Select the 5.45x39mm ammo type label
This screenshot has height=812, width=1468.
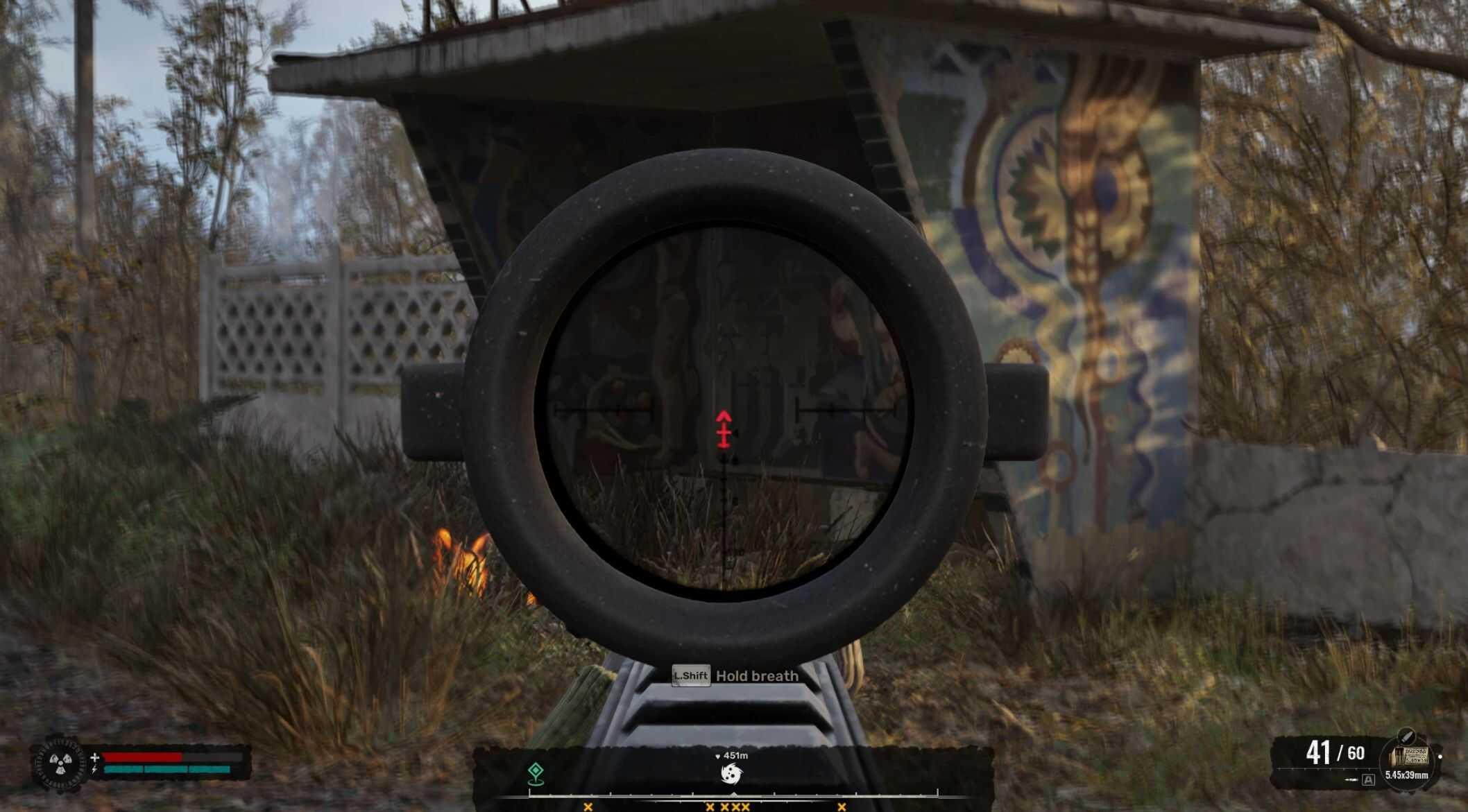click(x=1406, y=776)
